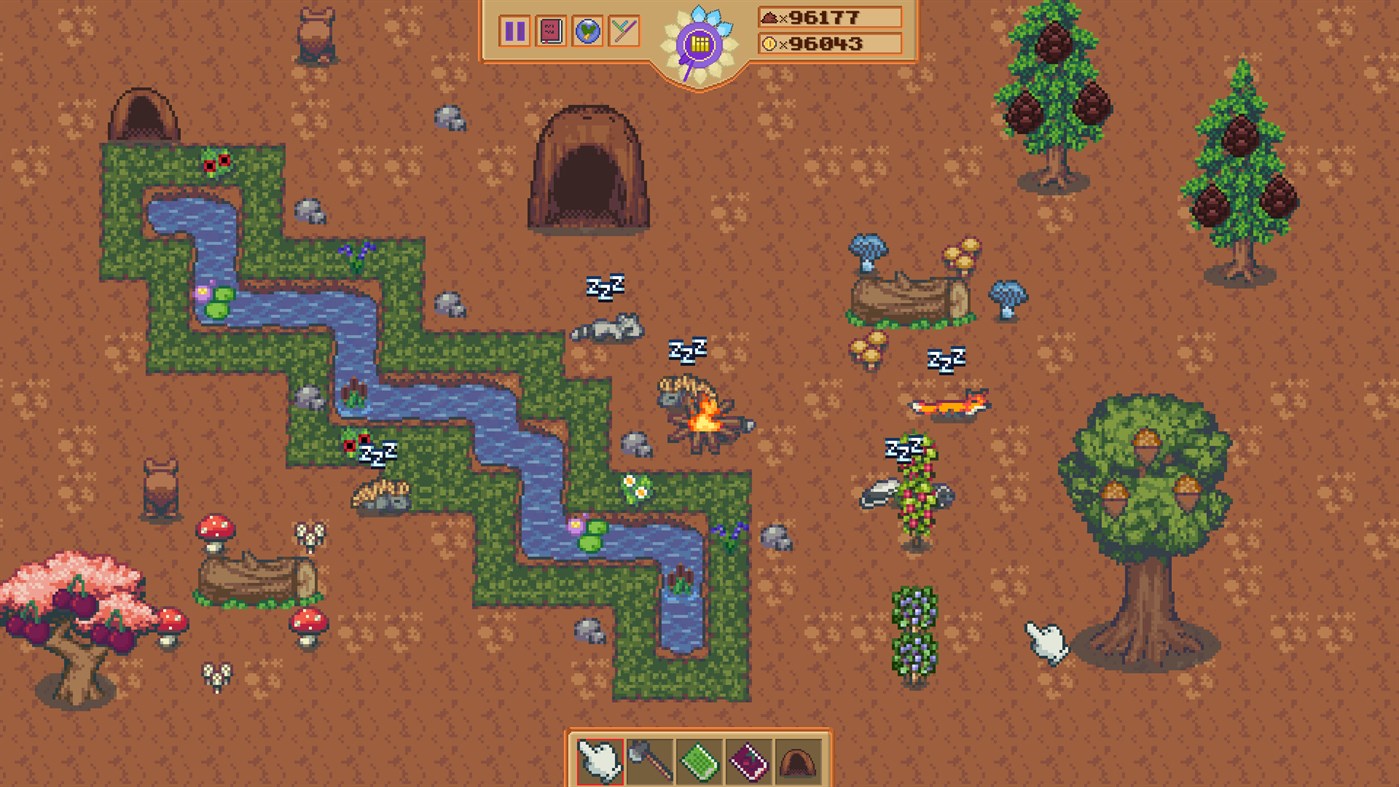Click the dirt resource counter
Screen dimensions: 1399x787
(x=830, y=16)
